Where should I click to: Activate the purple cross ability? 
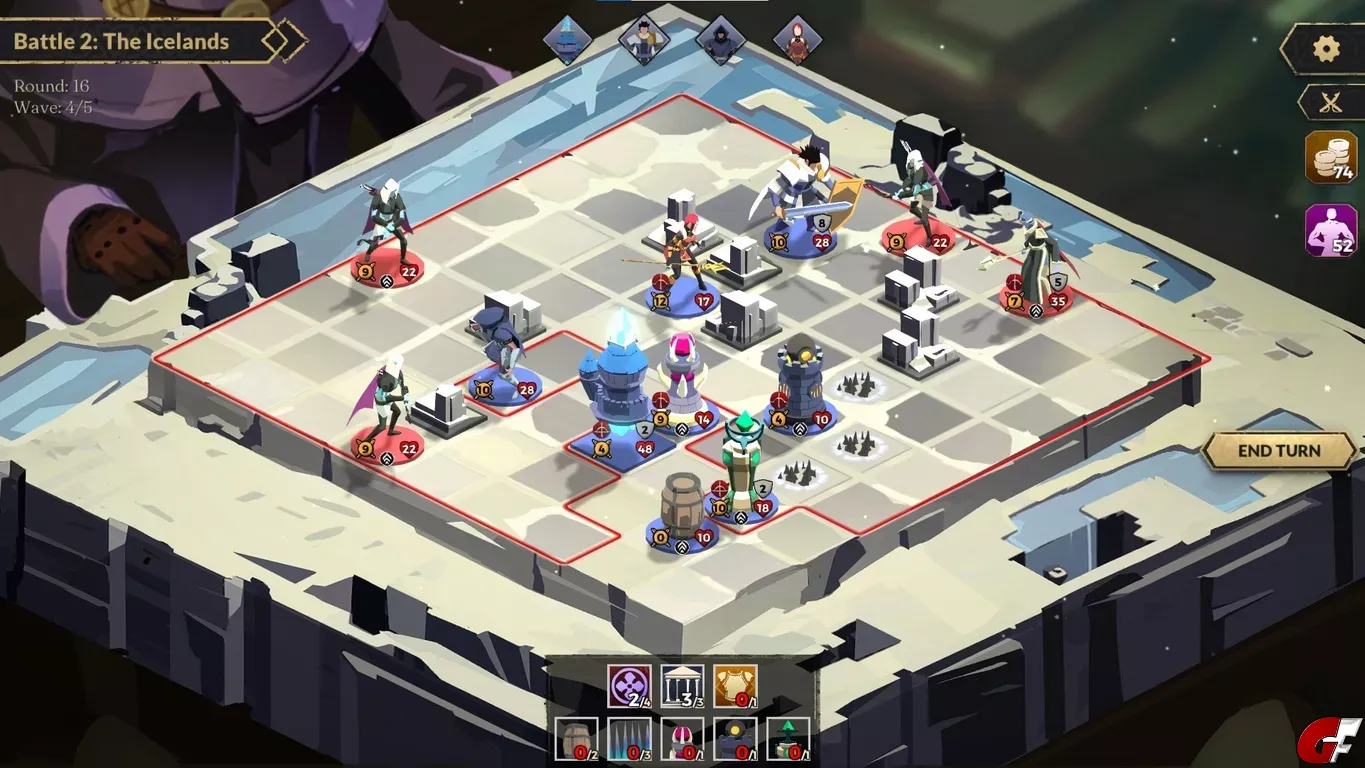click(x=629, y=685)
